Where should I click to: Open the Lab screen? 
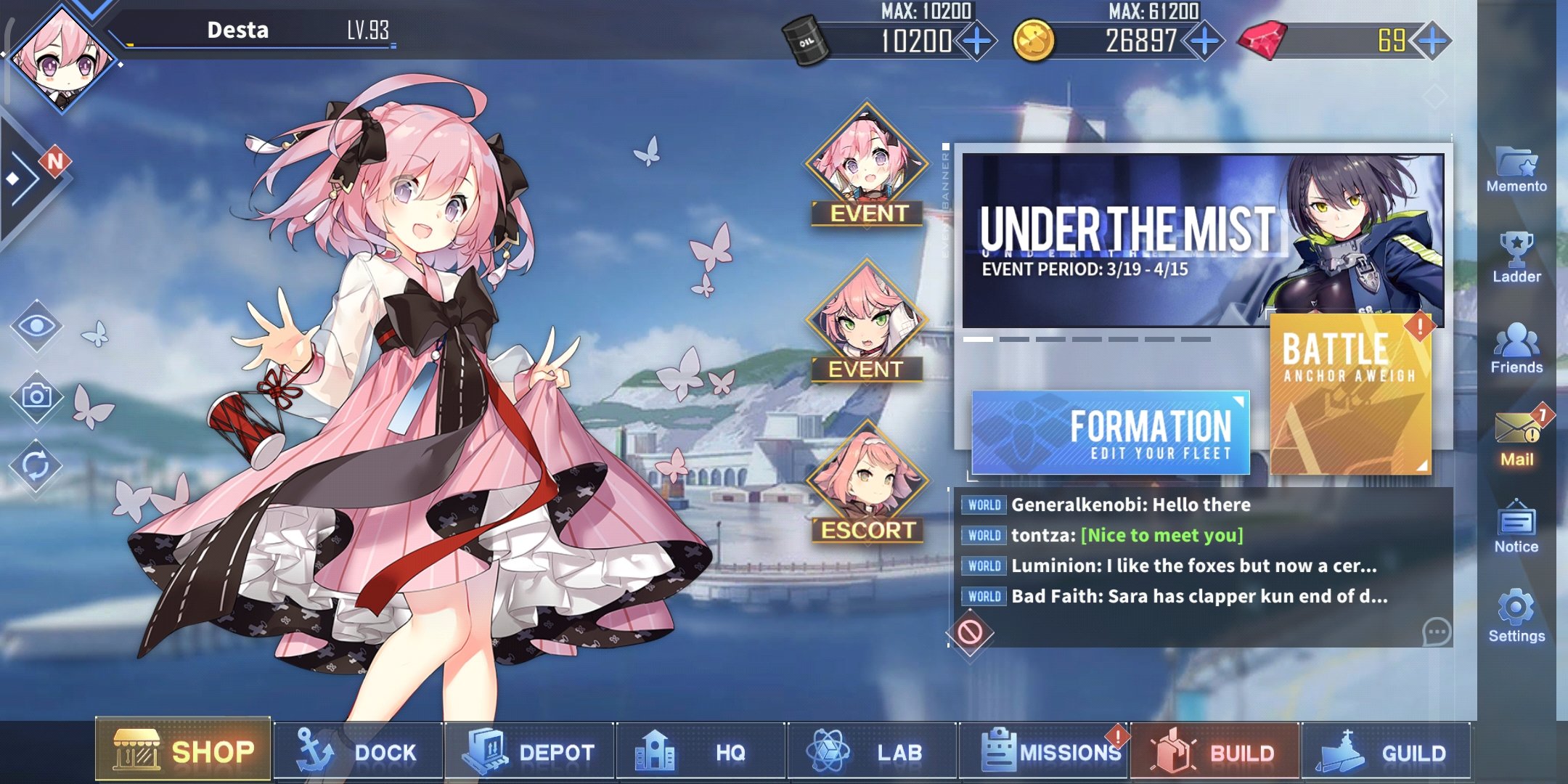pos(873,752)
